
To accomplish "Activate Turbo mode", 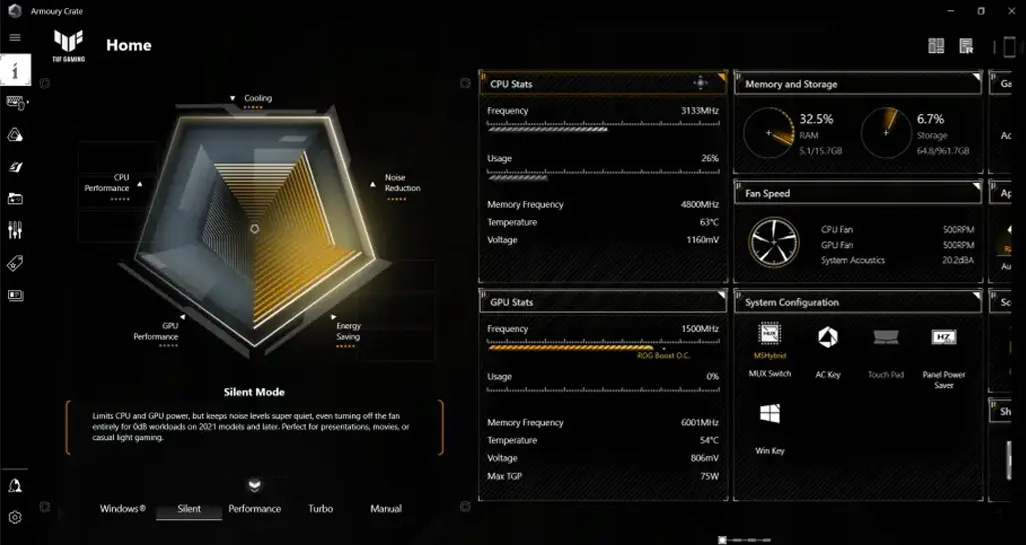I will click(320, 509).
